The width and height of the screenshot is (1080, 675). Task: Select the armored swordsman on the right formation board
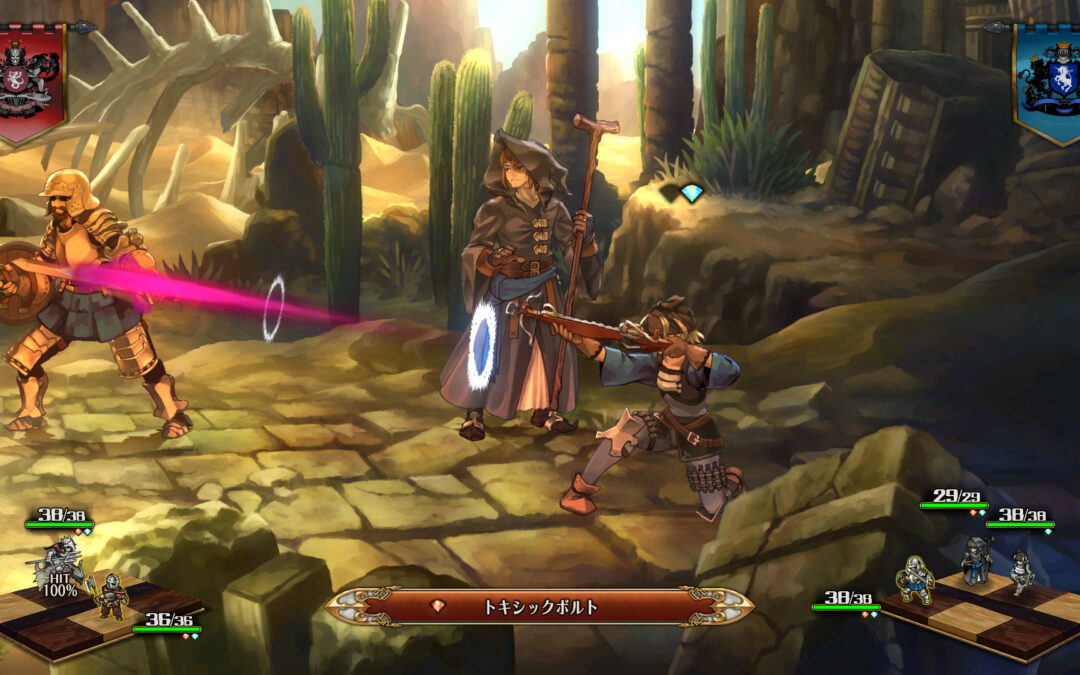point(914,578)
